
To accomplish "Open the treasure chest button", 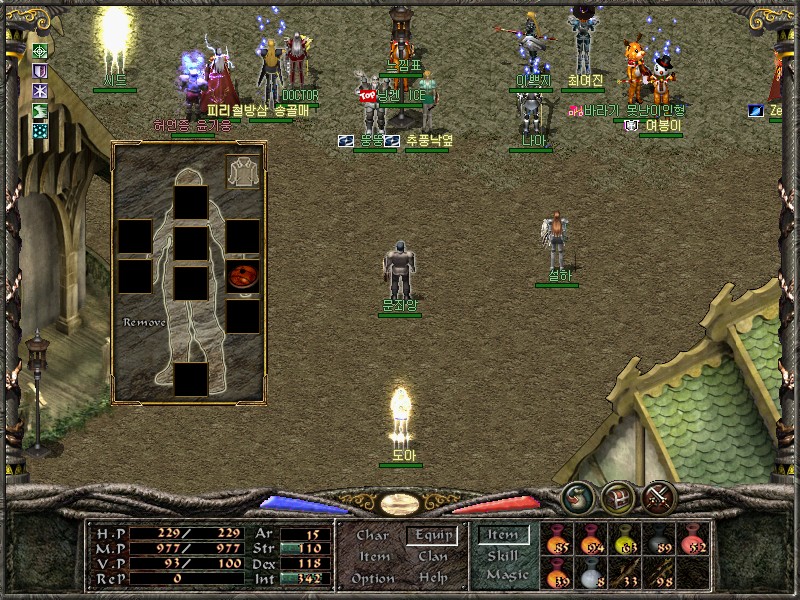I will [x=617, y=496].
